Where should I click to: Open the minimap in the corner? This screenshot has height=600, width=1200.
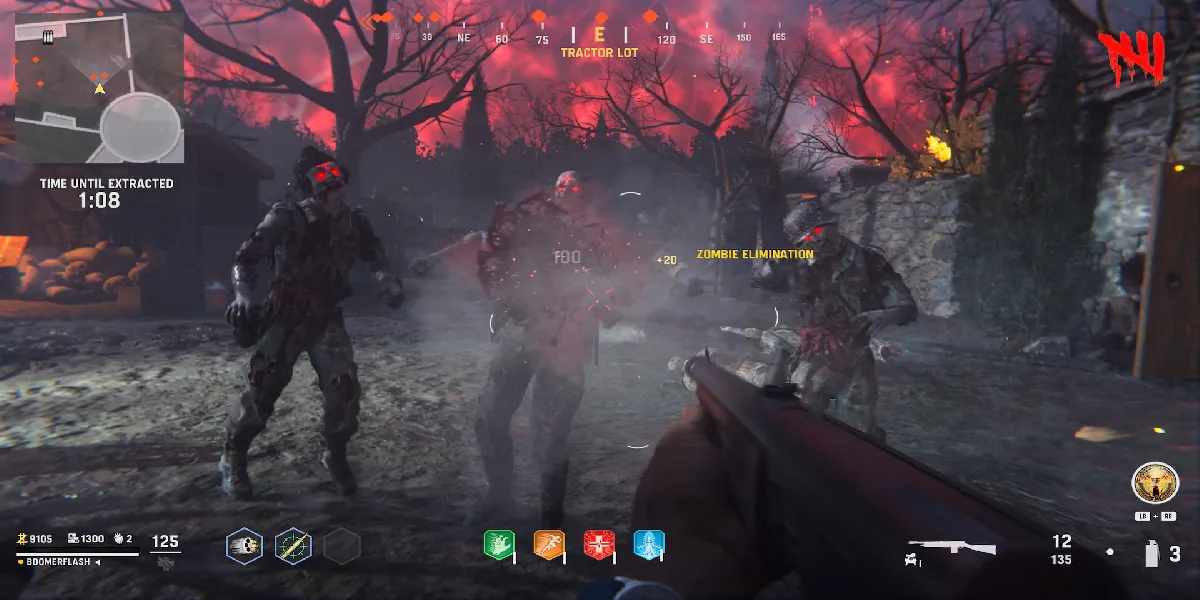click(99, 87)
